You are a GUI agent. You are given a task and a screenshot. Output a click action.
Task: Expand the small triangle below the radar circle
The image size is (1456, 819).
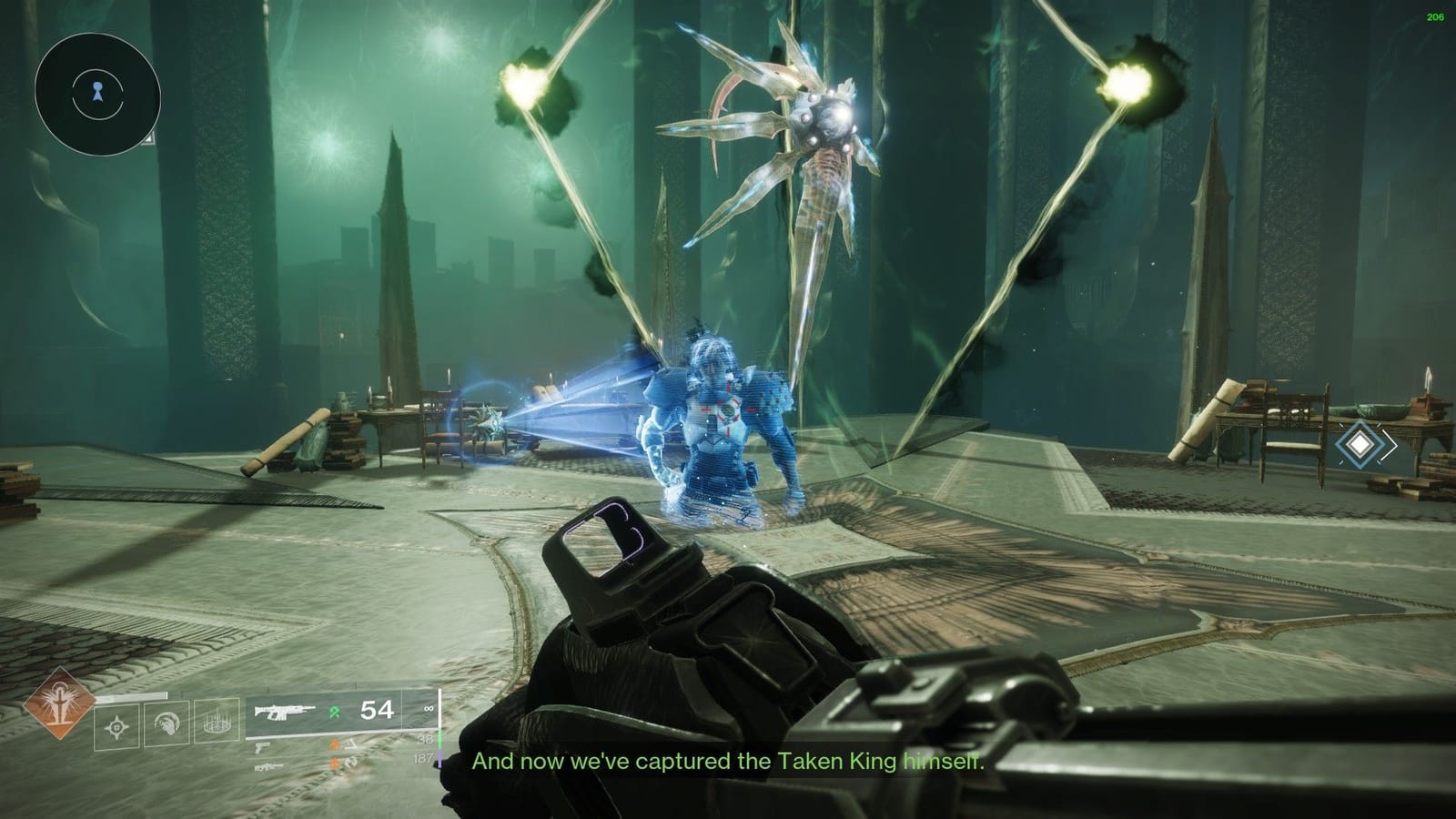[148, 139]
